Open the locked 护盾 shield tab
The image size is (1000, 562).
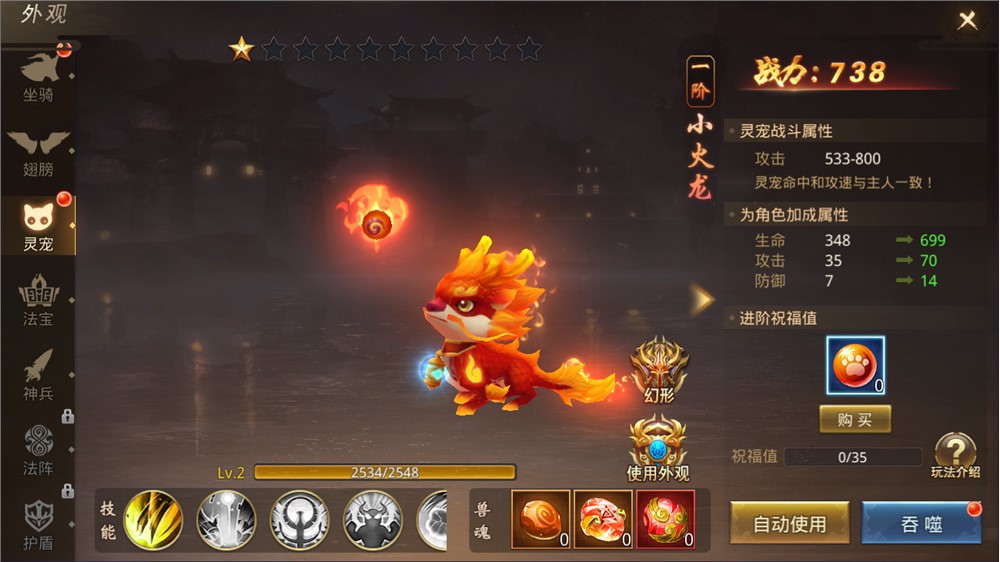[38, 522]
